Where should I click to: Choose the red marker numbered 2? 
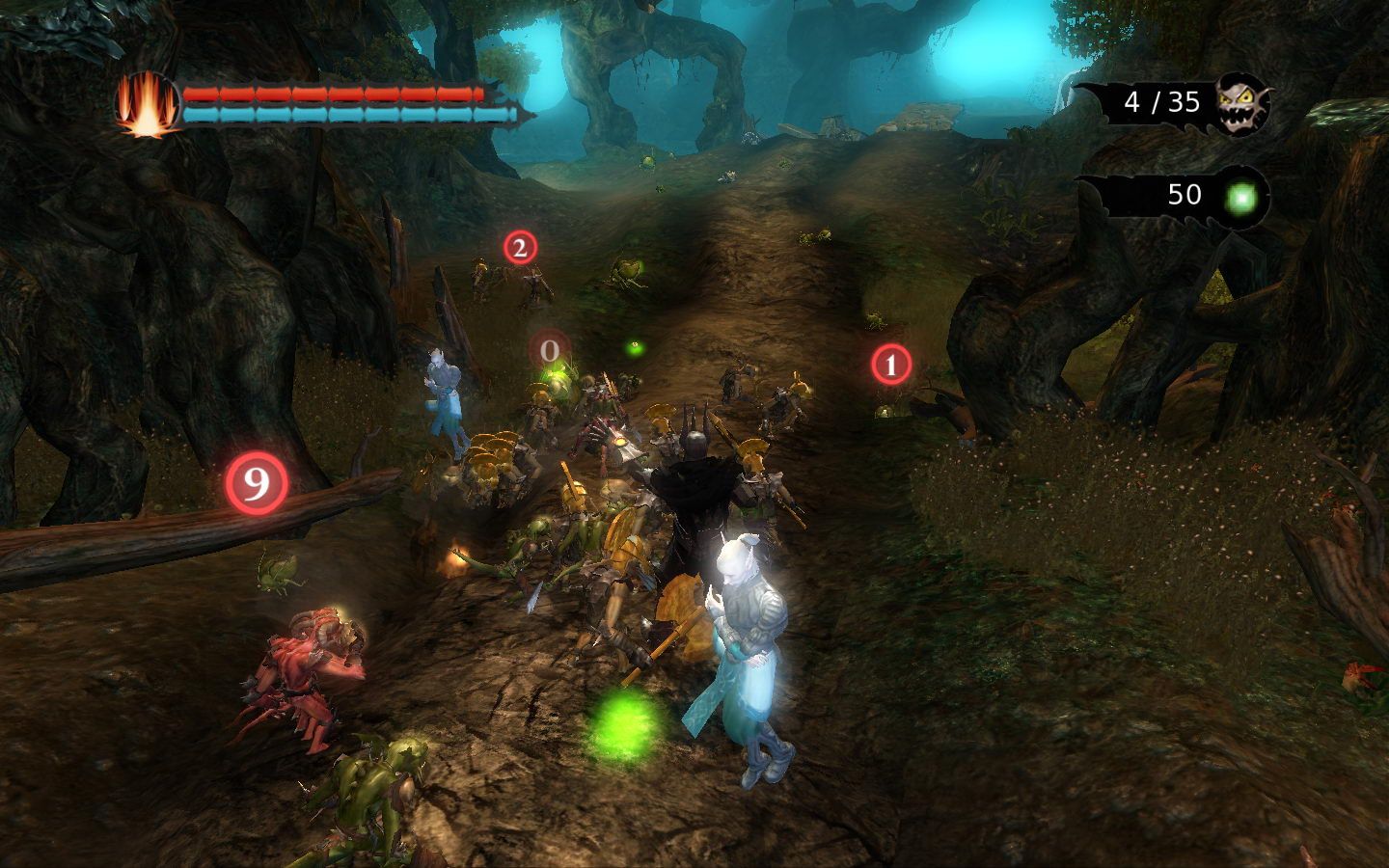pyautogui.click(x=519, y=248)
